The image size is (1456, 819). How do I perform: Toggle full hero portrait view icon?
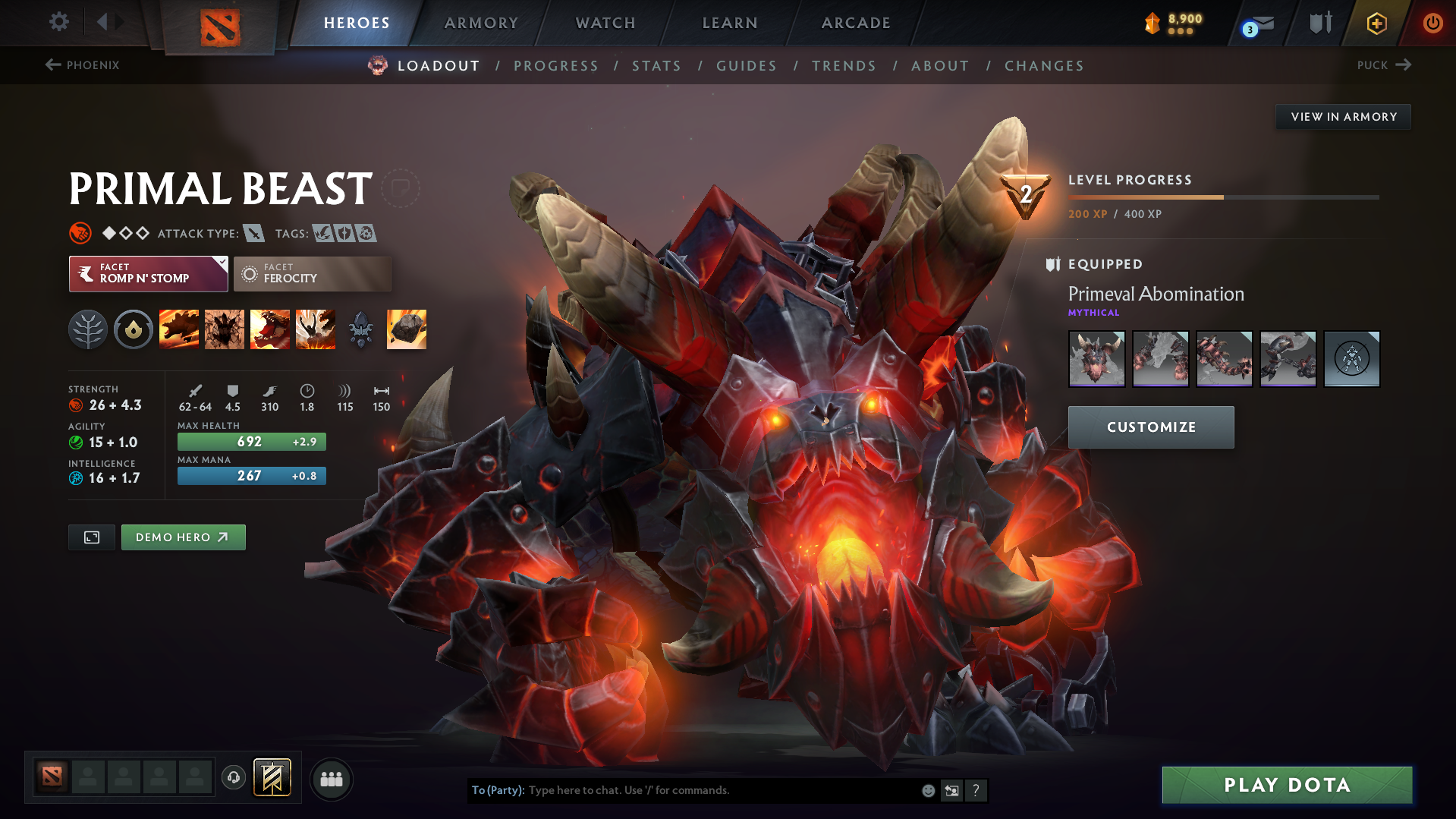coord(91,537)
